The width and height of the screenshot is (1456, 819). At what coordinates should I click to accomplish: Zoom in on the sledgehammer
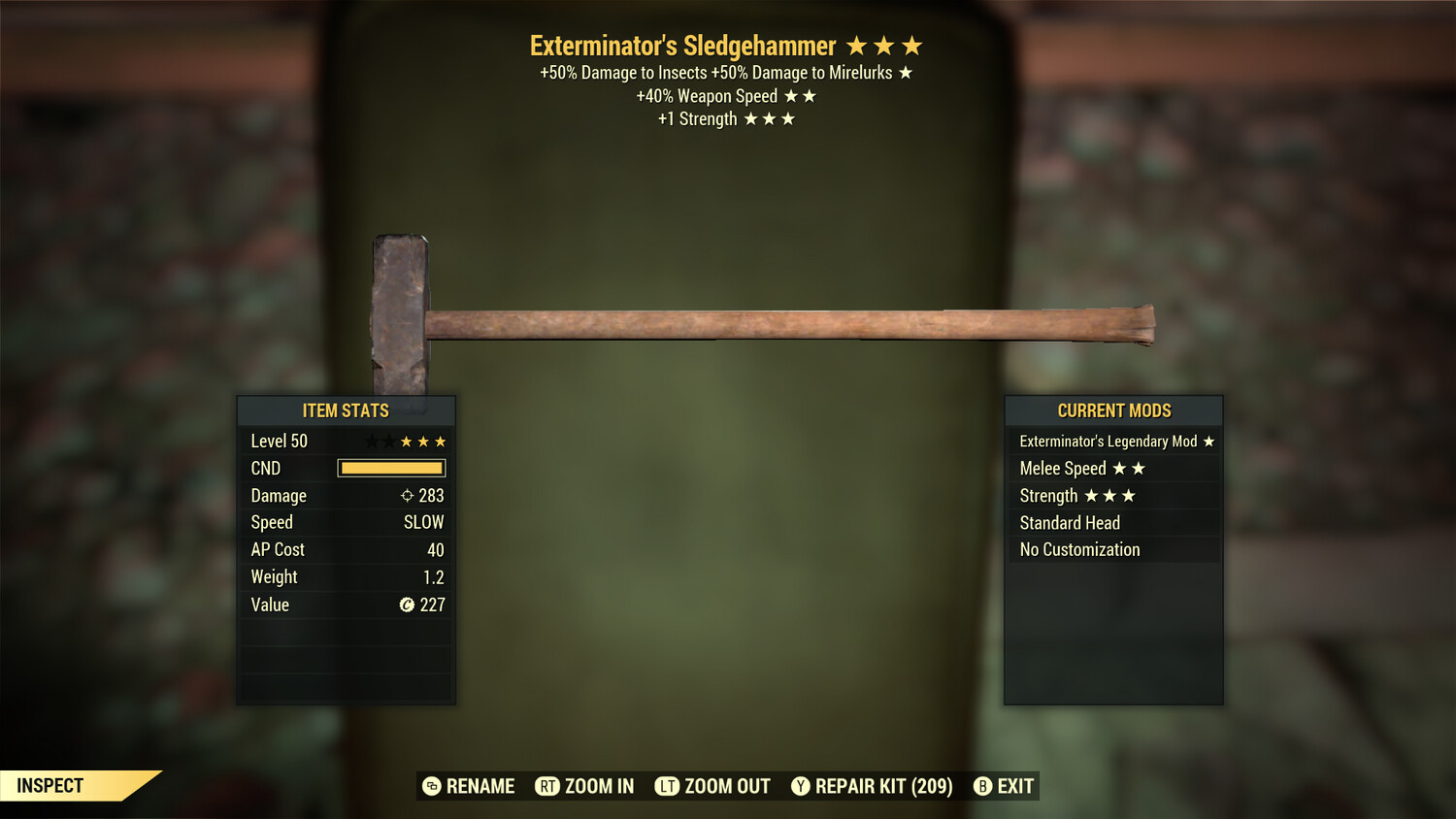pos(584,786)
